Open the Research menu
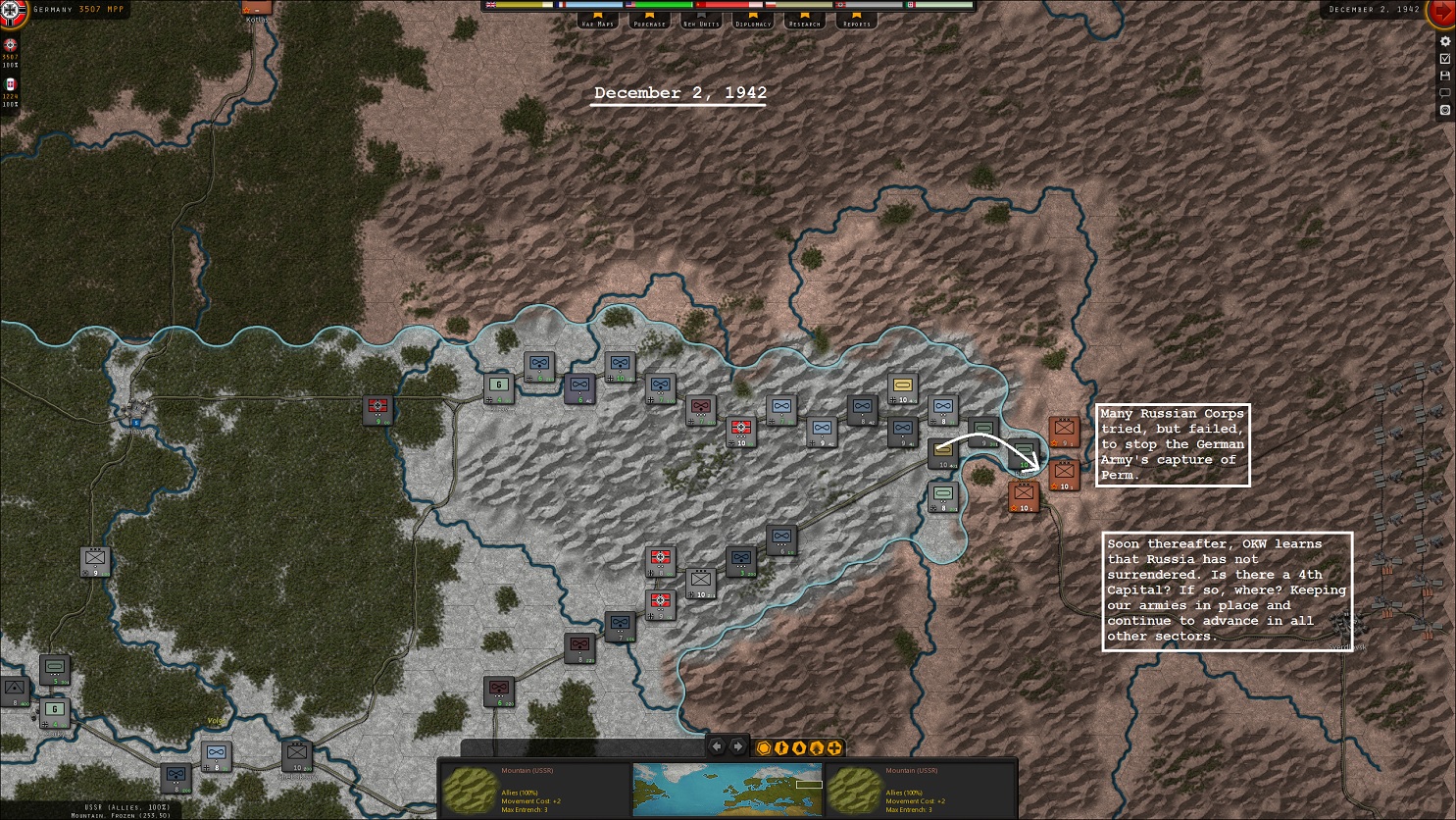Image resolution: width=1456 pixels, height=820 pixels. point(804,21)
